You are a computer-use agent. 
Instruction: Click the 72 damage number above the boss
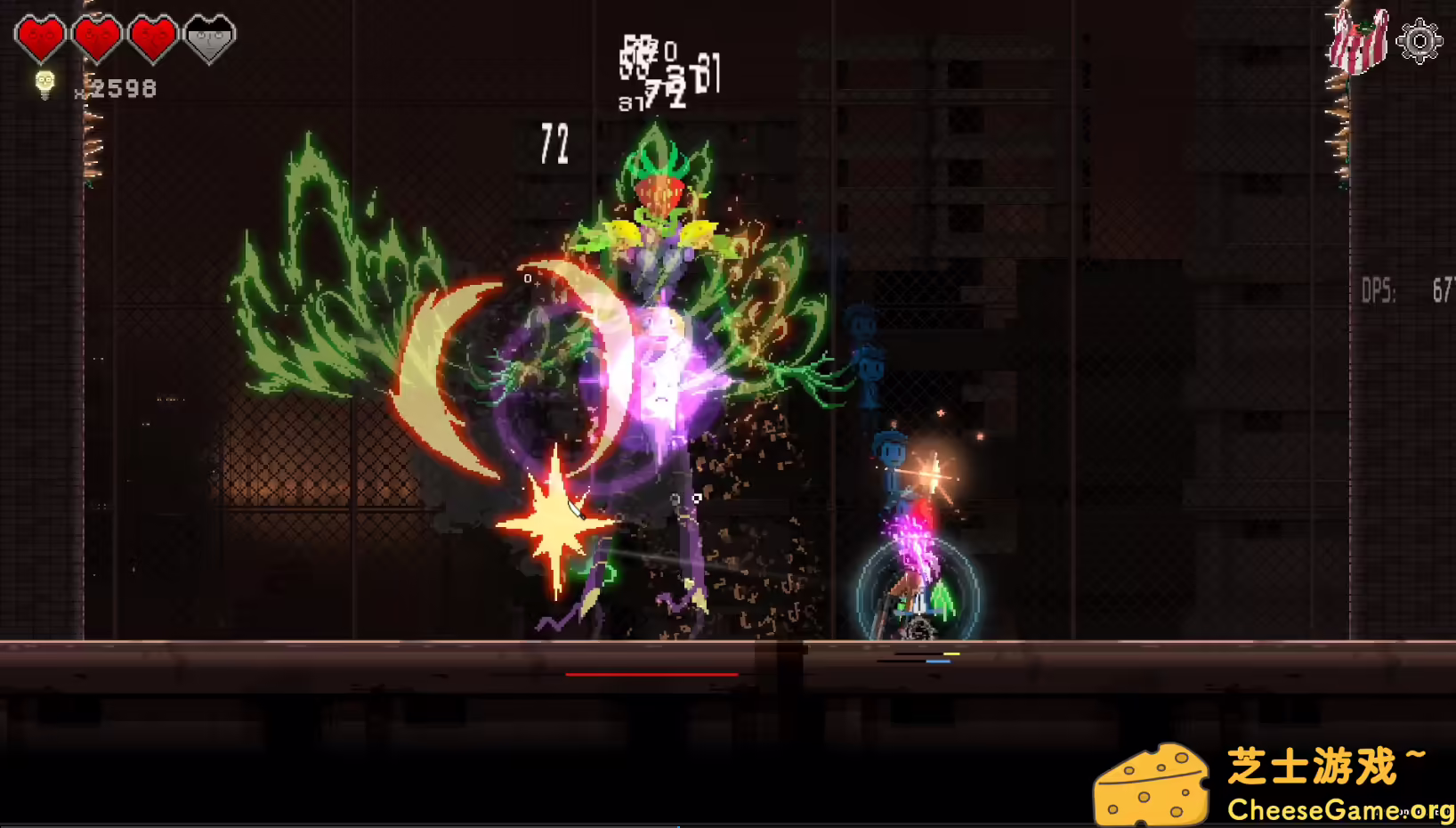554,144
